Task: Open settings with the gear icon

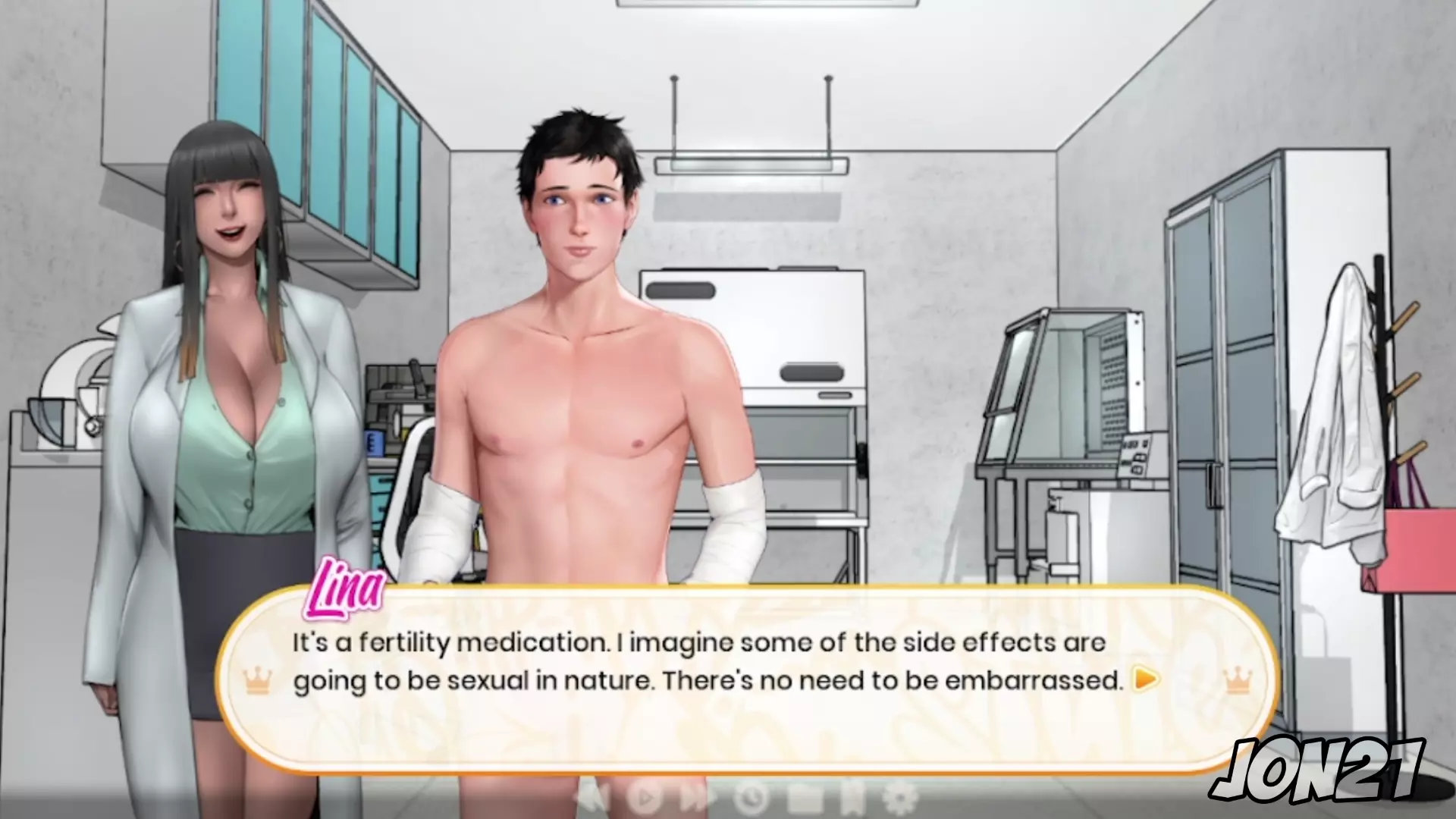Action: click(x=901, y=797)
